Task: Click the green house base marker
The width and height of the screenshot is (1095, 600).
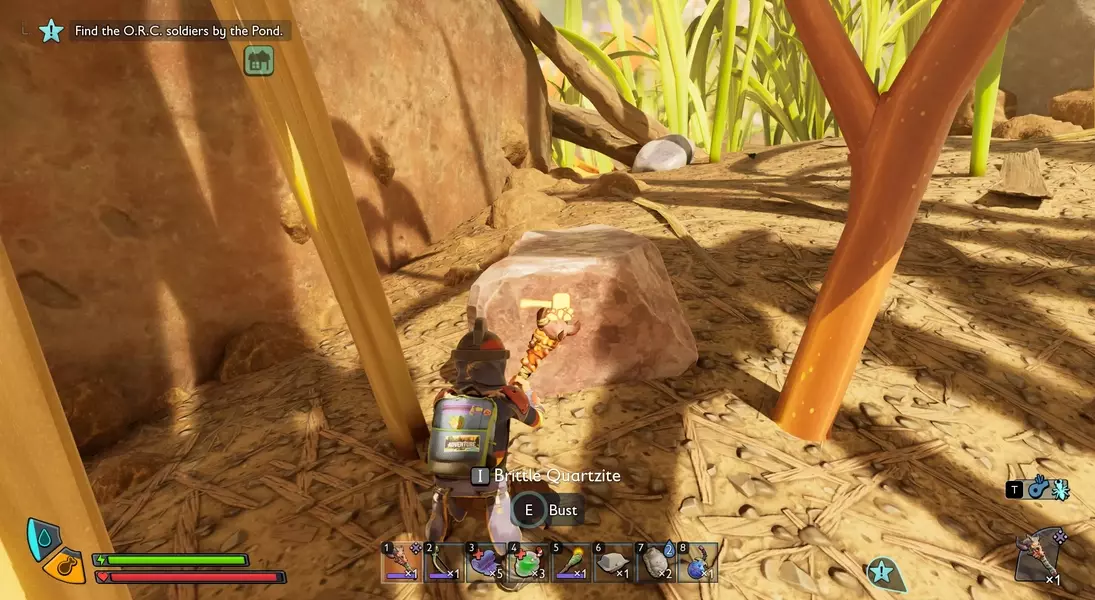Action: (259, 61)
